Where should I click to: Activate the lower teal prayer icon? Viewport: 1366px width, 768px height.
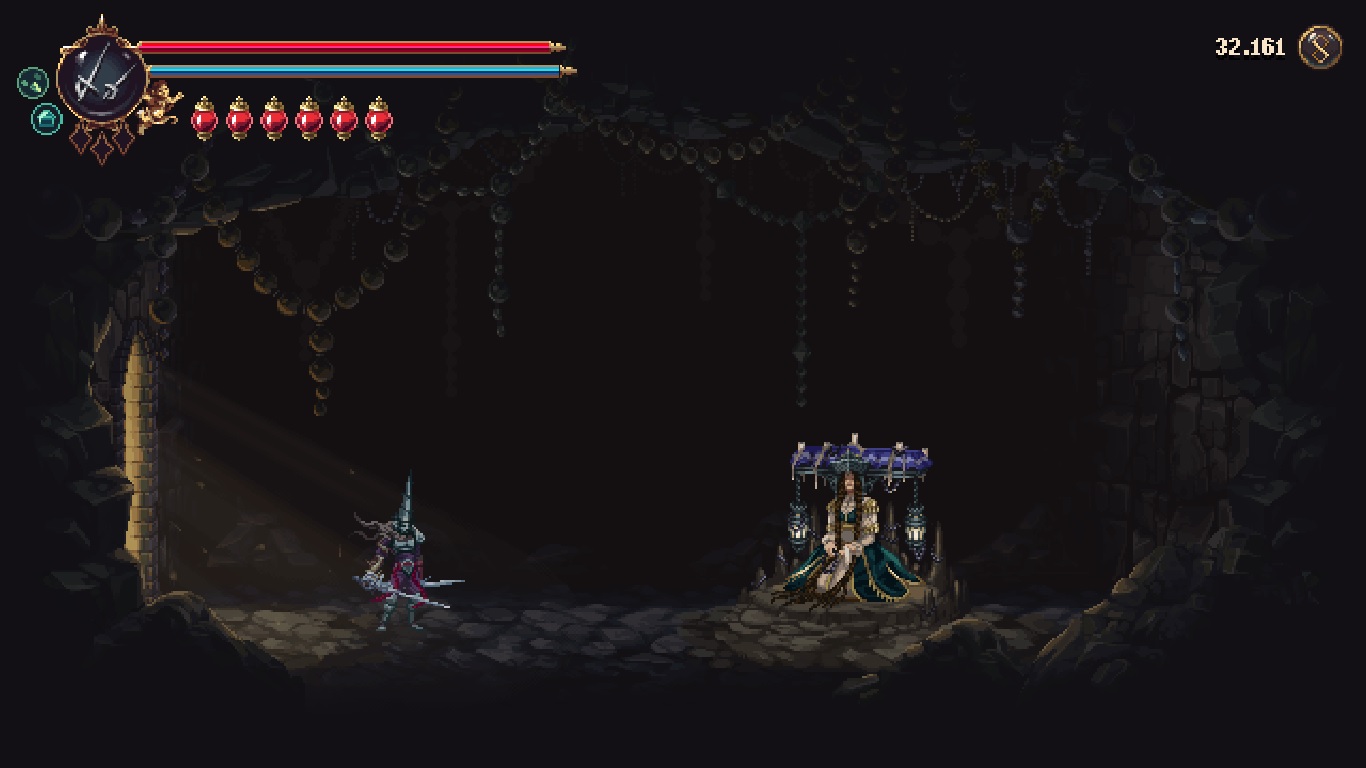tap(46, 120)
